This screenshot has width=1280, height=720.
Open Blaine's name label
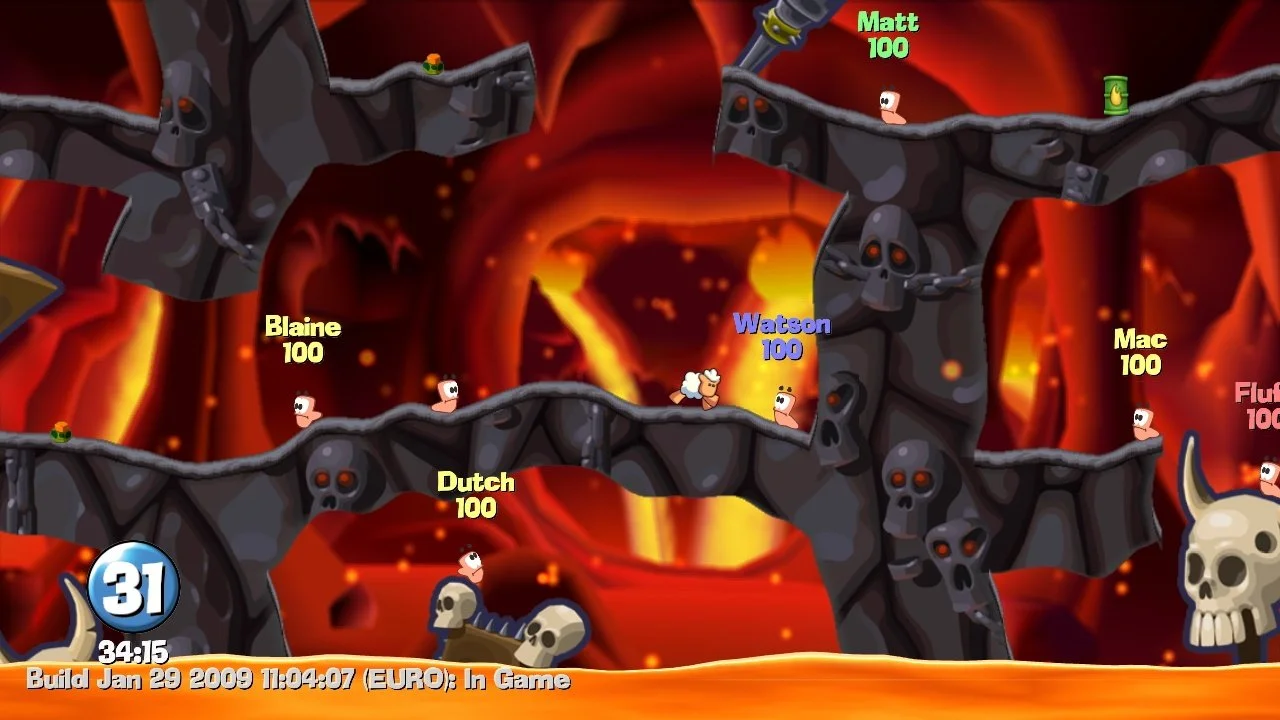point(303,326)
